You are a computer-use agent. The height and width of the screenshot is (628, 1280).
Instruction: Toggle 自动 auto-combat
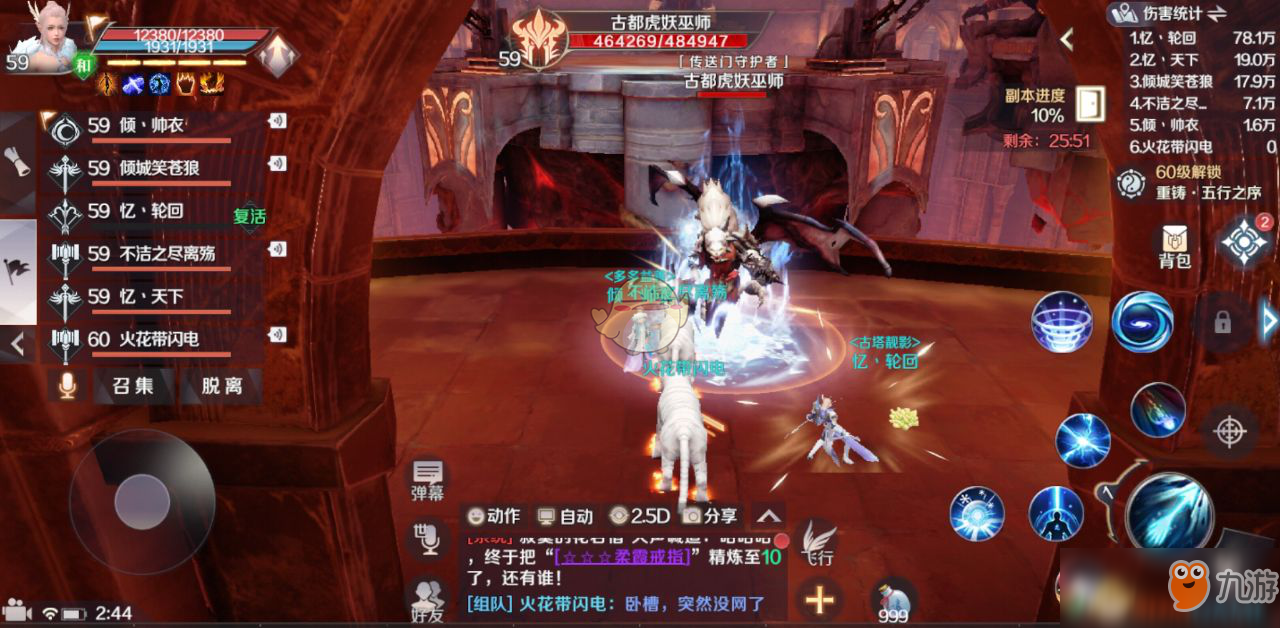click(566, 516)
